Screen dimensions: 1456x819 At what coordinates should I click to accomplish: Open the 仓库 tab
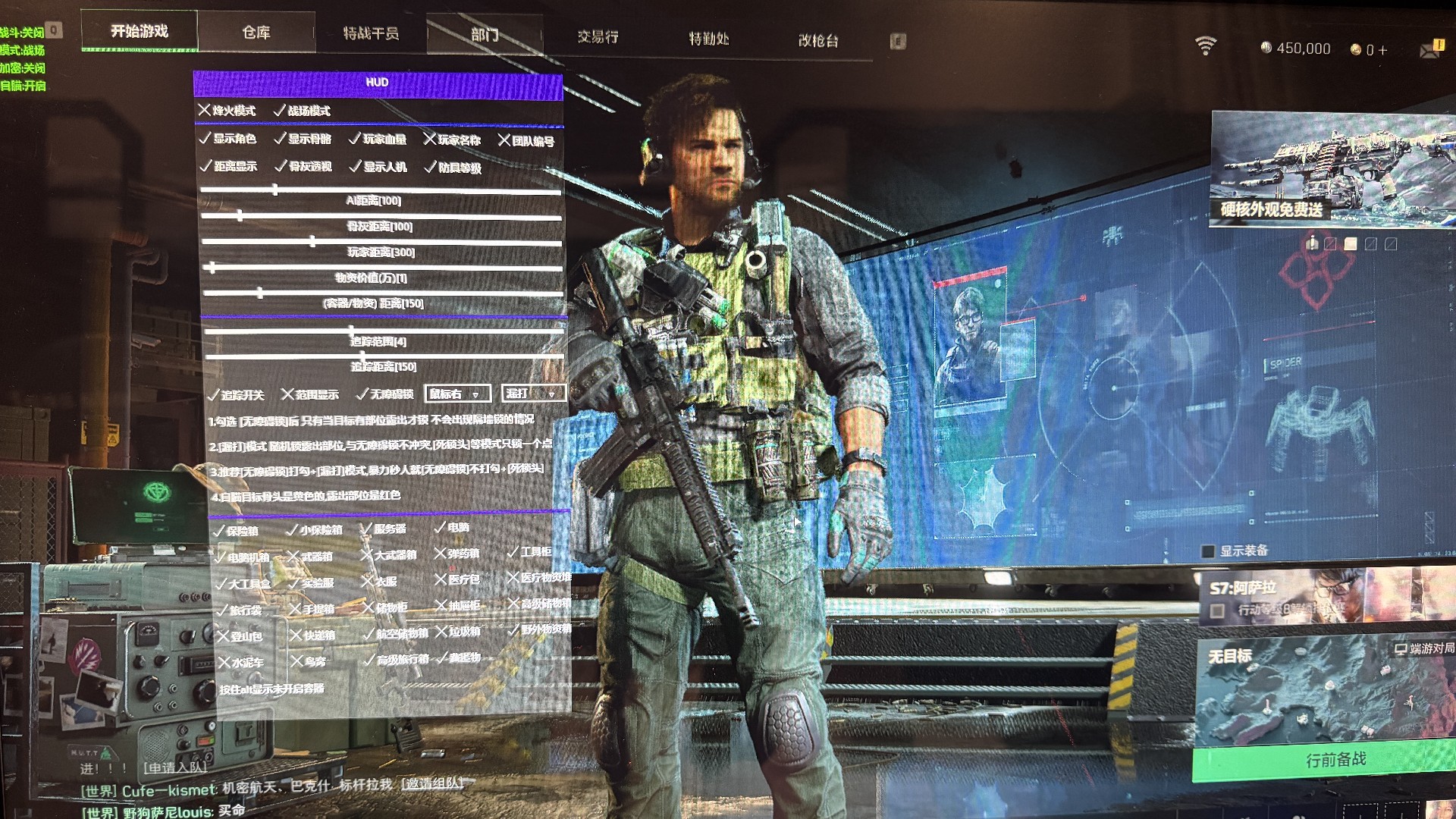click(256, 33)
